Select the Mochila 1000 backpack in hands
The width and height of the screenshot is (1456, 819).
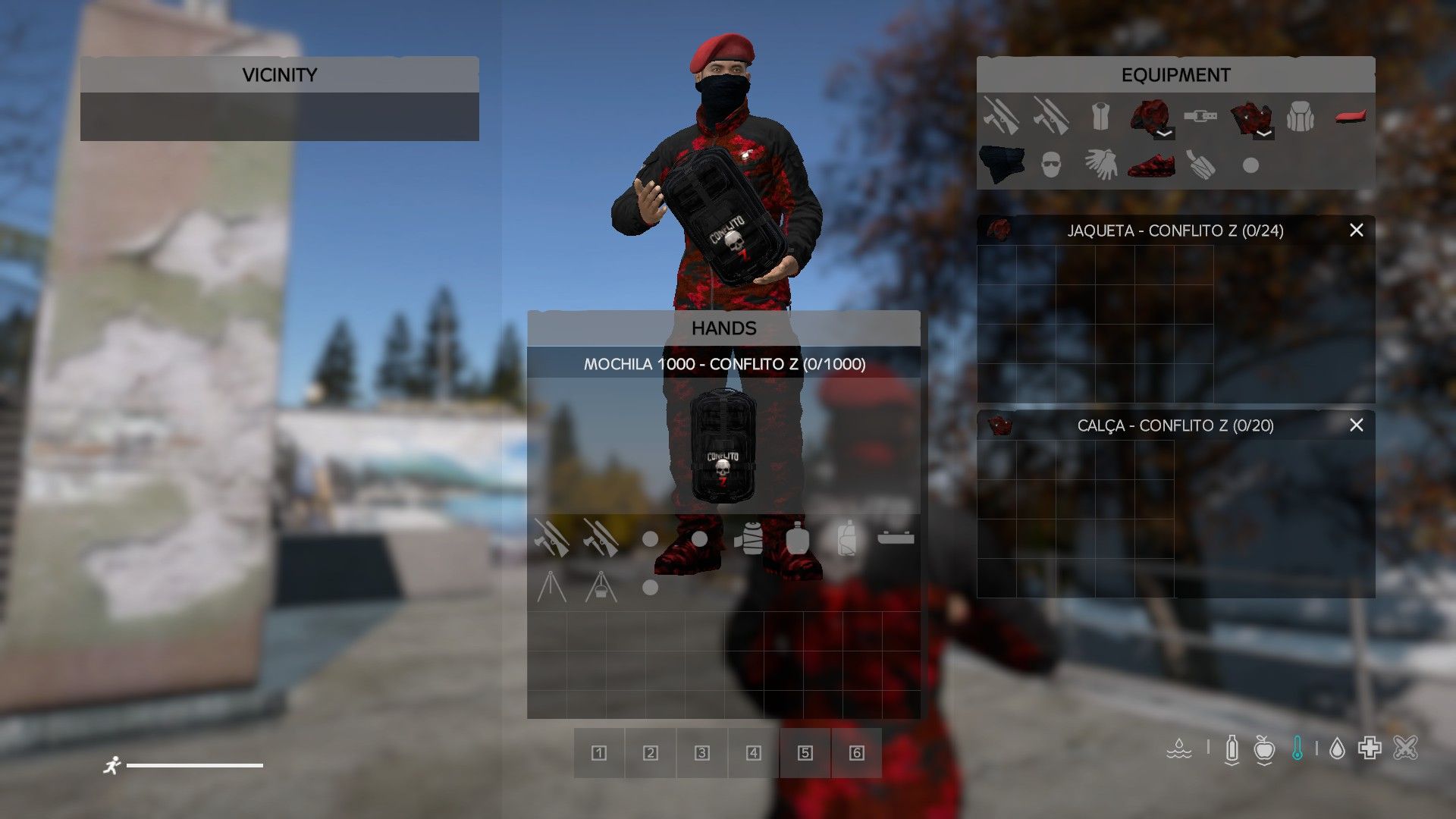click(723, 446)
